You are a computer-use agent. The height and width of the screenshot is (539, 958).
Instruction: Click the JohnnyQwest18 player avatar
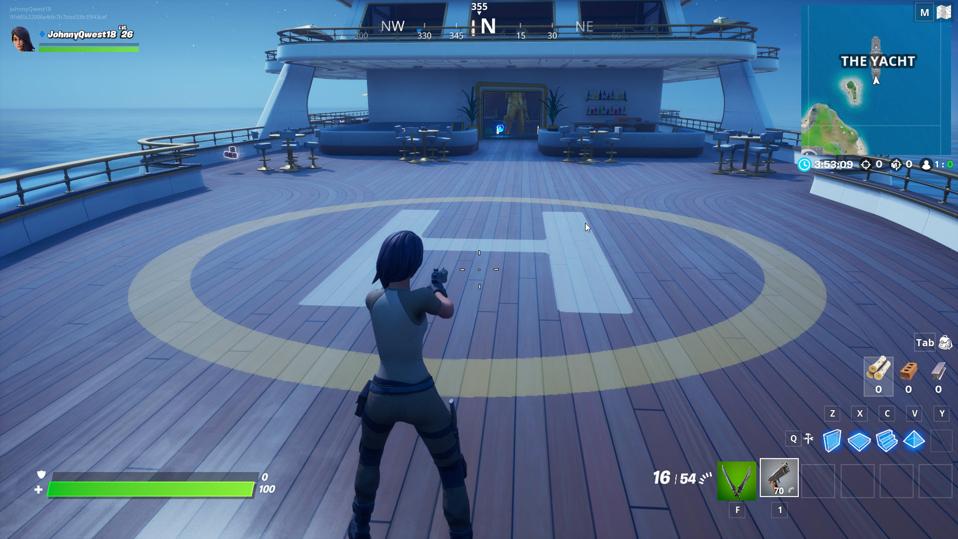[22, 39]
